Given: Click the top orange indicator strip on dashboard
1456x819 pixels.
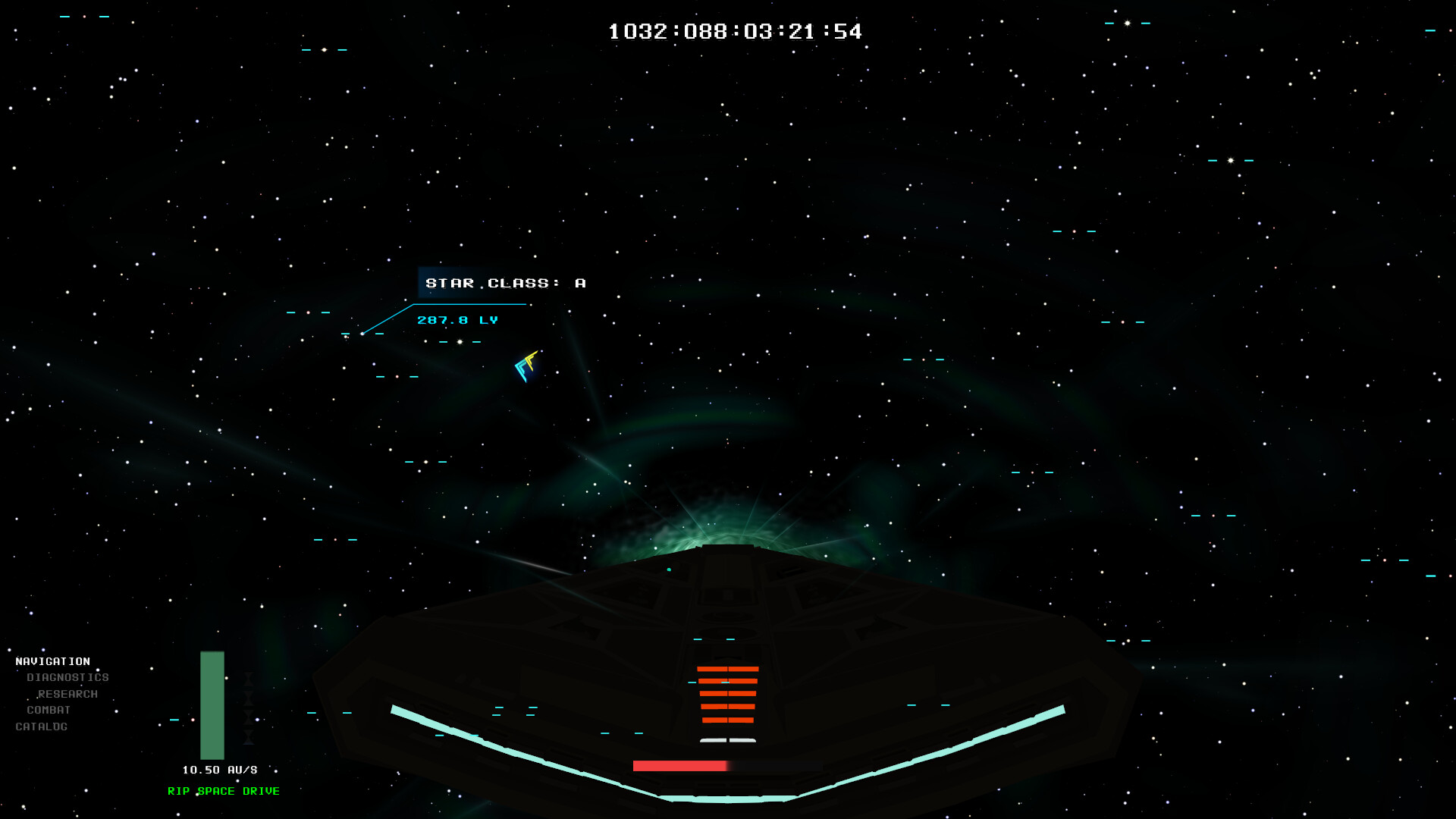Looking at the screenshot, I should (727, 669).
